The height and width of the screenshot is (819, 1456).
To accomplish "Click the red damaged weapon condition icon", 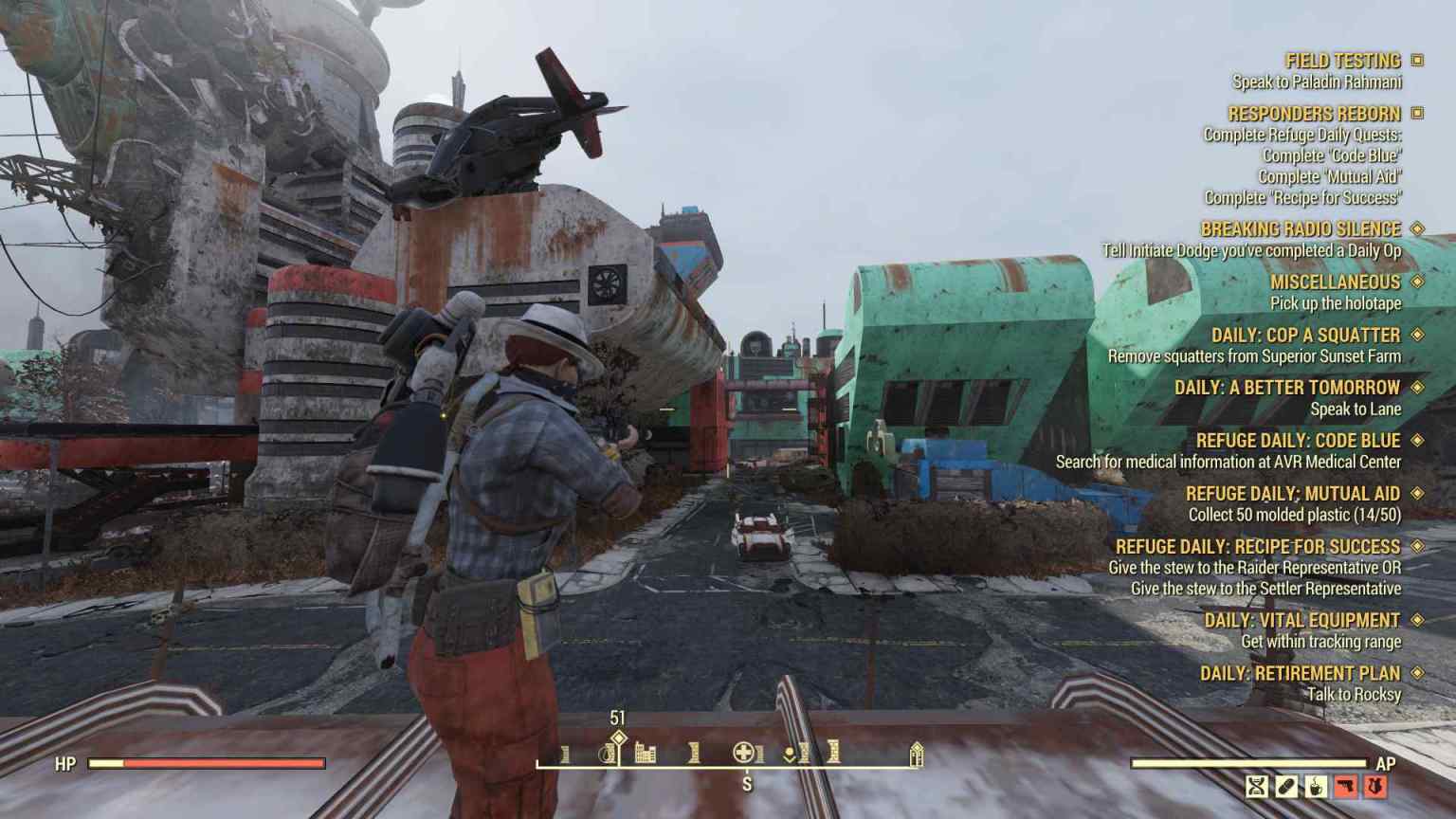I will click(1345, 786).
